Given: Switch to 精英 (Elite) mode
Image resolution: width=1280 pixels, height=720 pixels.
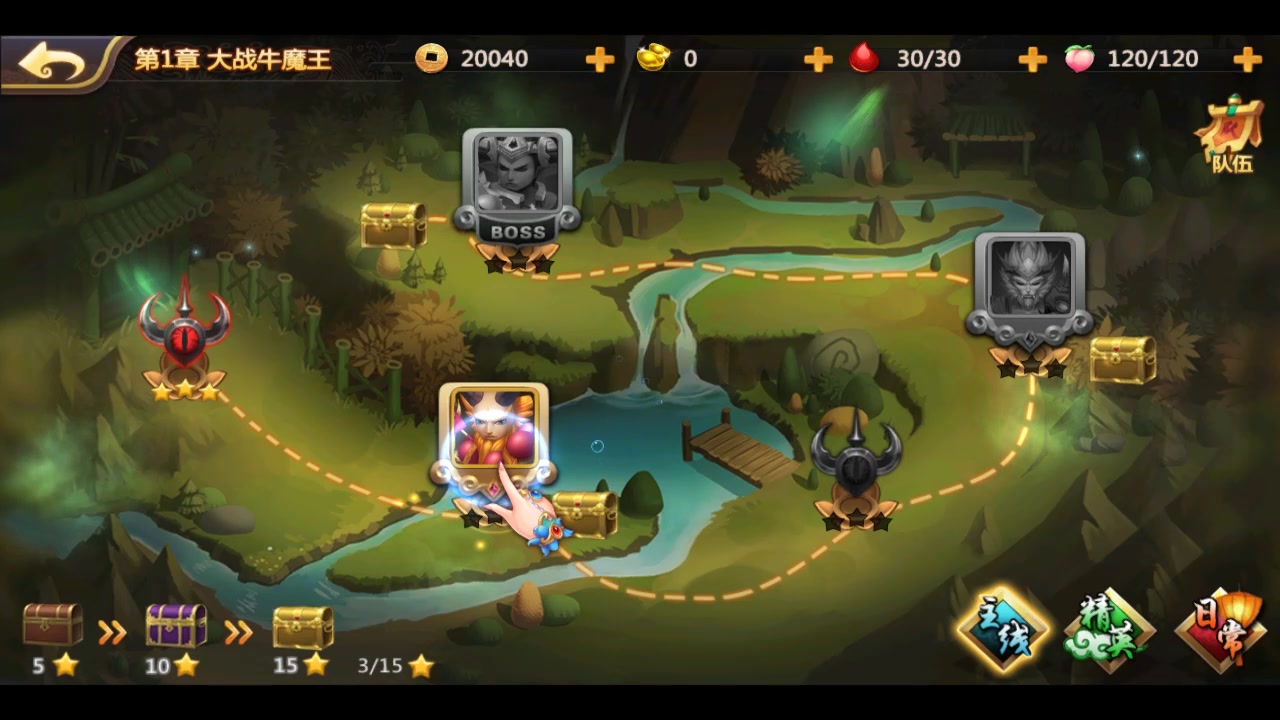Looking at the screenshot, I should pyautogui.click(x=1110, y=630).
